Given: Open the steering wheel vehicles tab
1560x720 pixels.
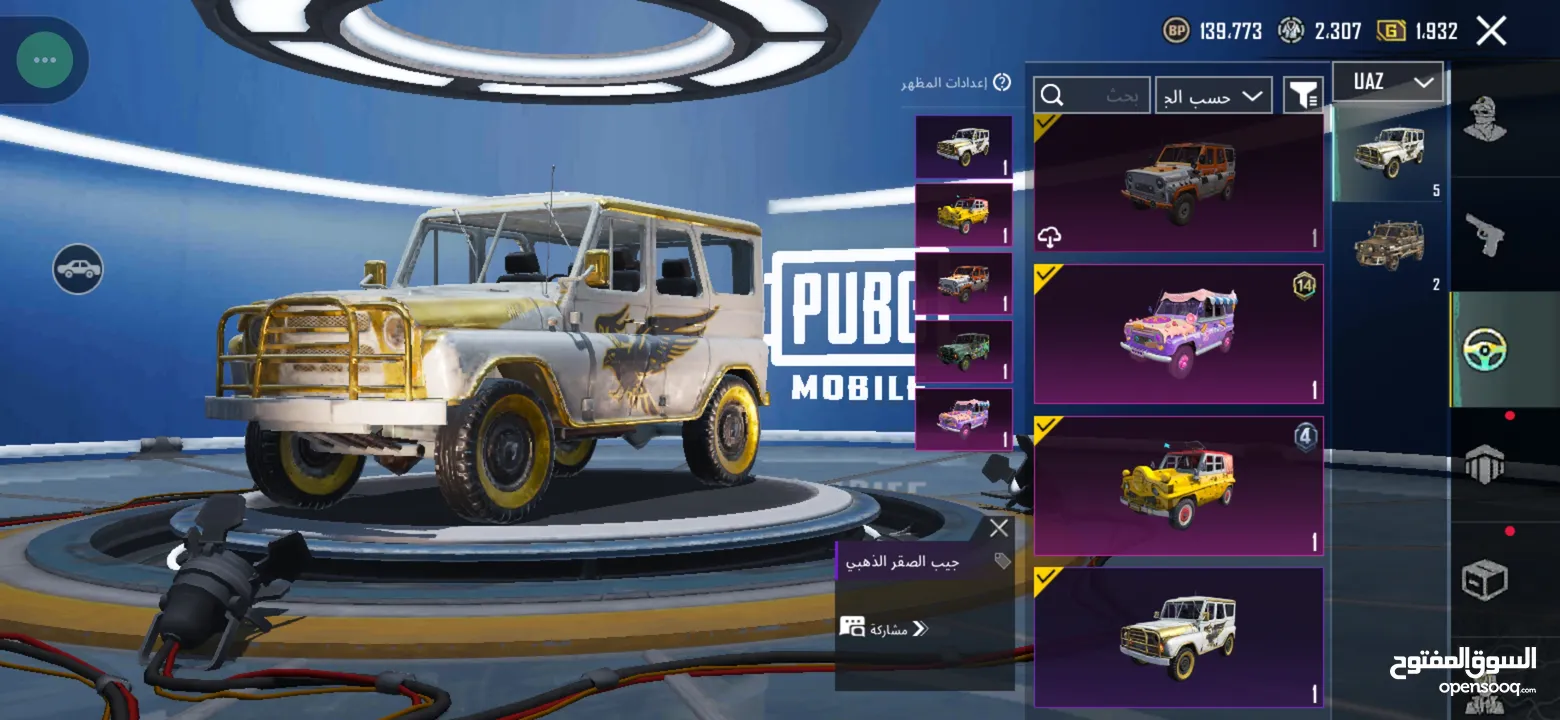Looking at the screenshot, I should pyautogui.click(x=1485, y=349).
